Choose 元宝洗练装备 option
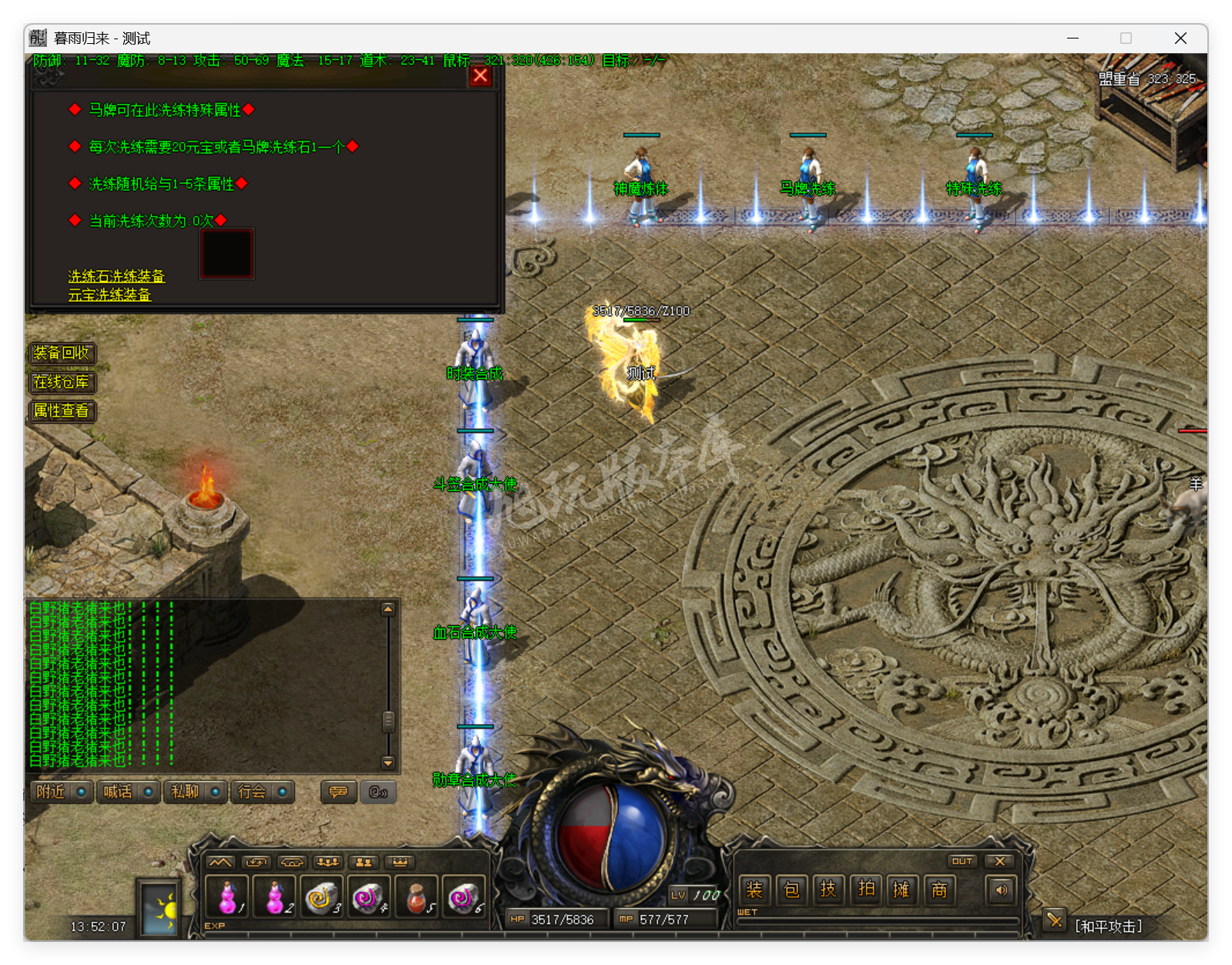 (x=109, y=294)
